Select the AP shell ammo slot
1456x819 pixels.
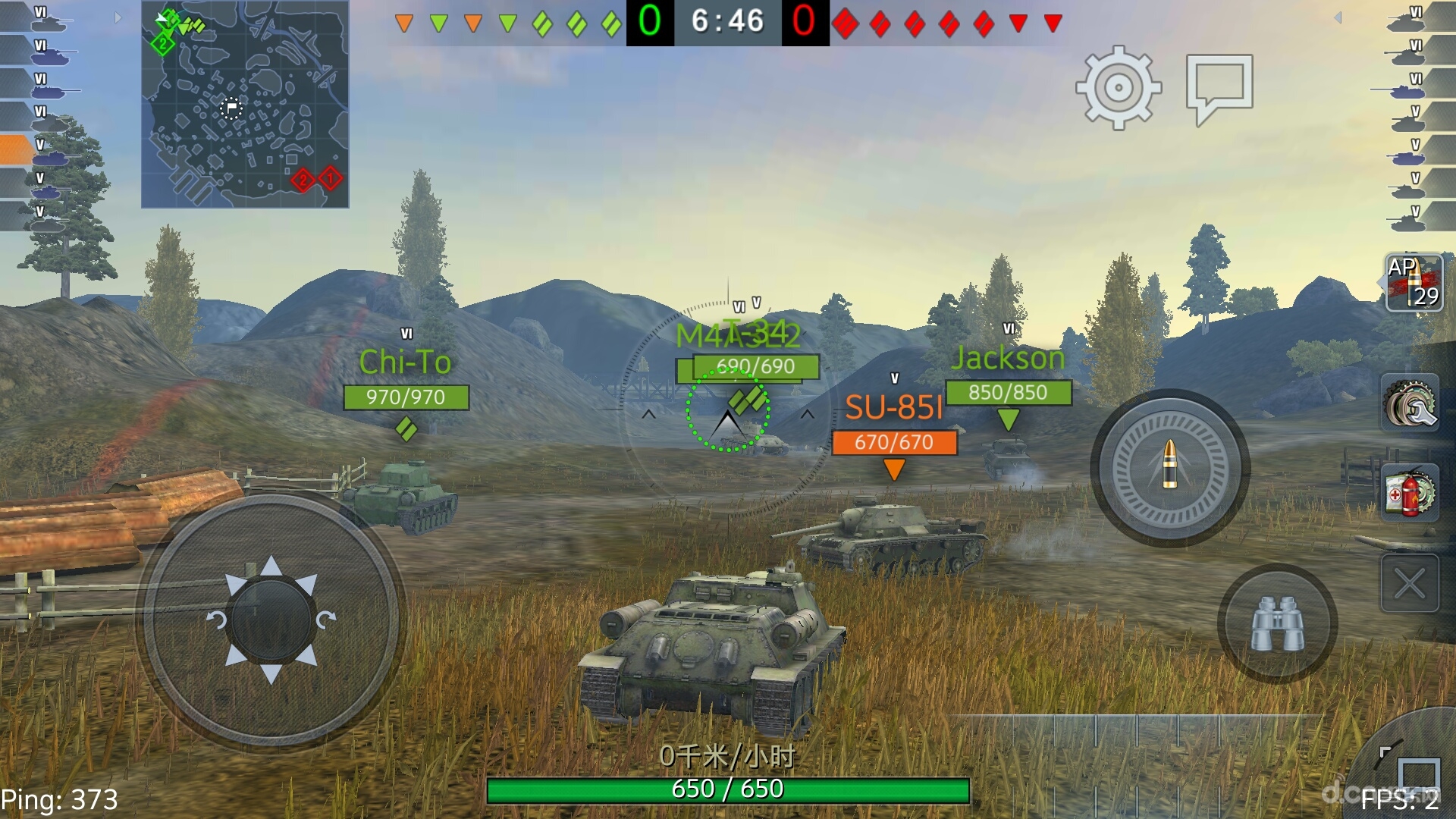pos(1414,283)
